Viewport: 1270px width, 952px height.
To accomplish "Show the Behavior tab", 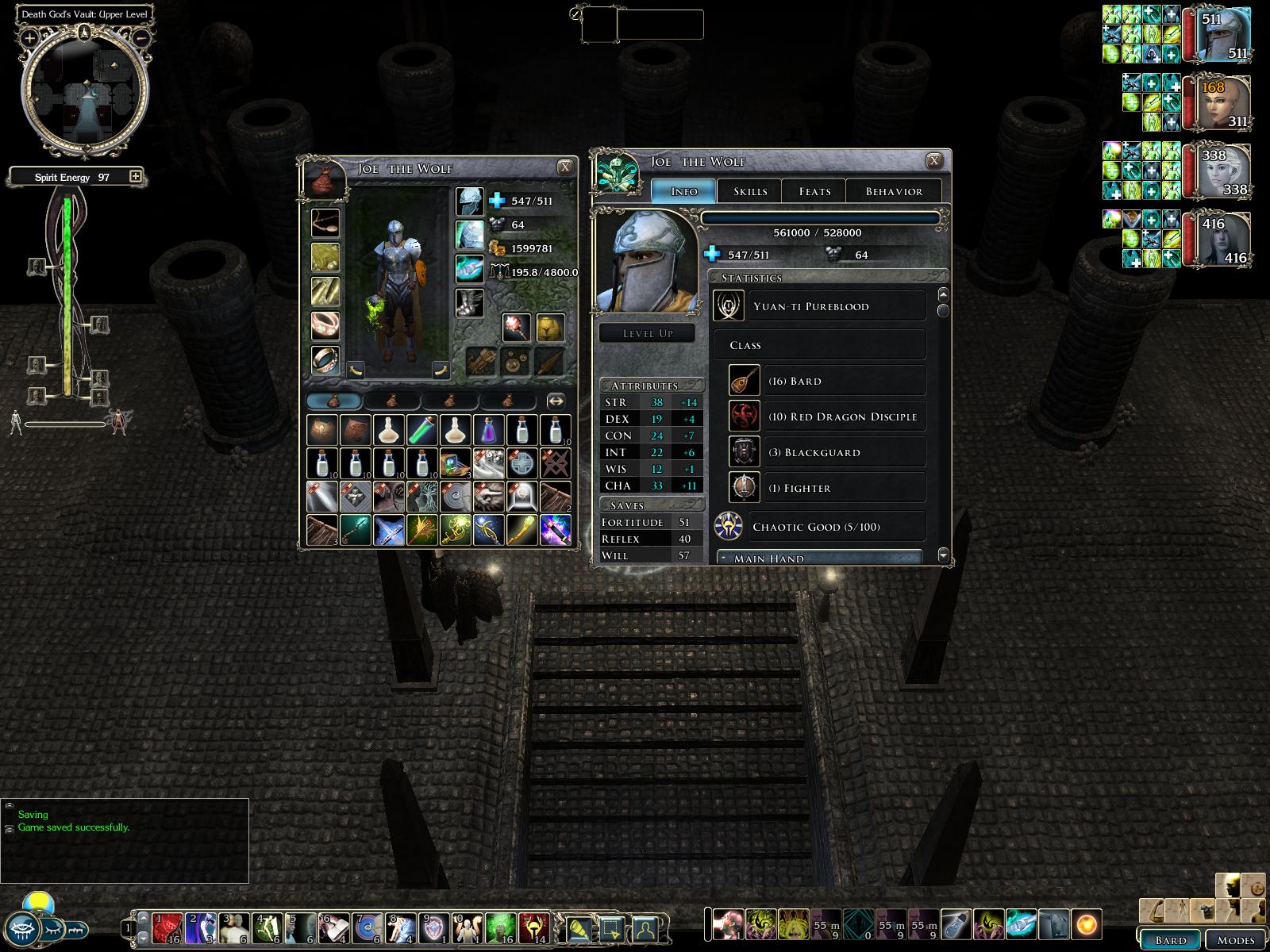I will click(x=894, y=191).
